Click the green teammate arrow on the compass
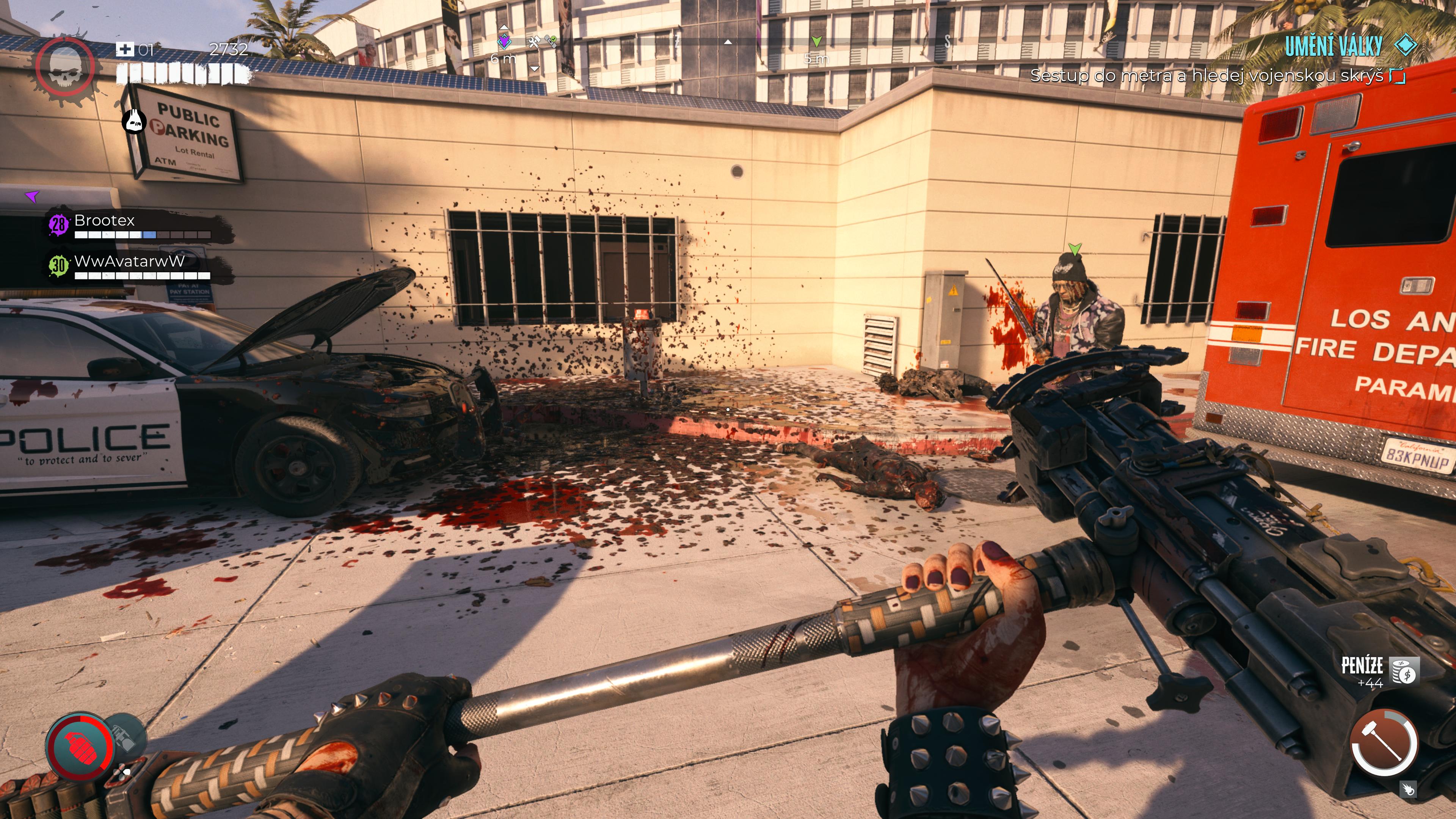Screen dimensions: 1456x819 click(x=816, y=41)
